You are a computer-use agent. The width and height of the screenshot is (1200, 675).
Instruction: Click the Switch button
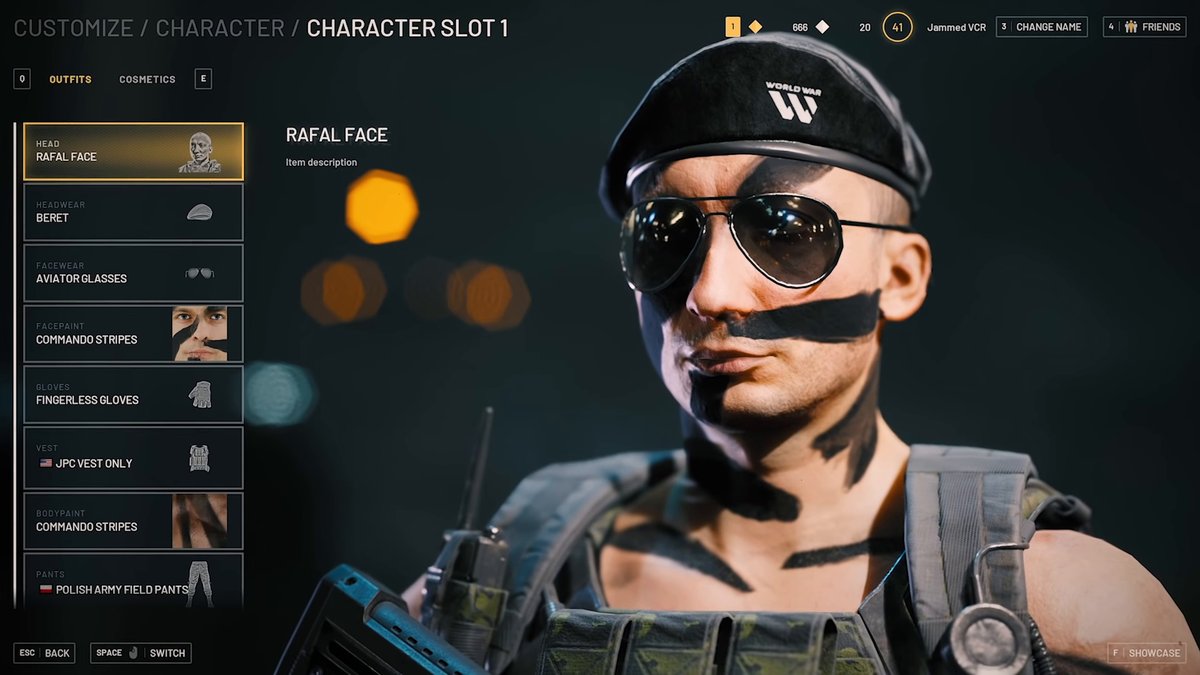point(141,653)
